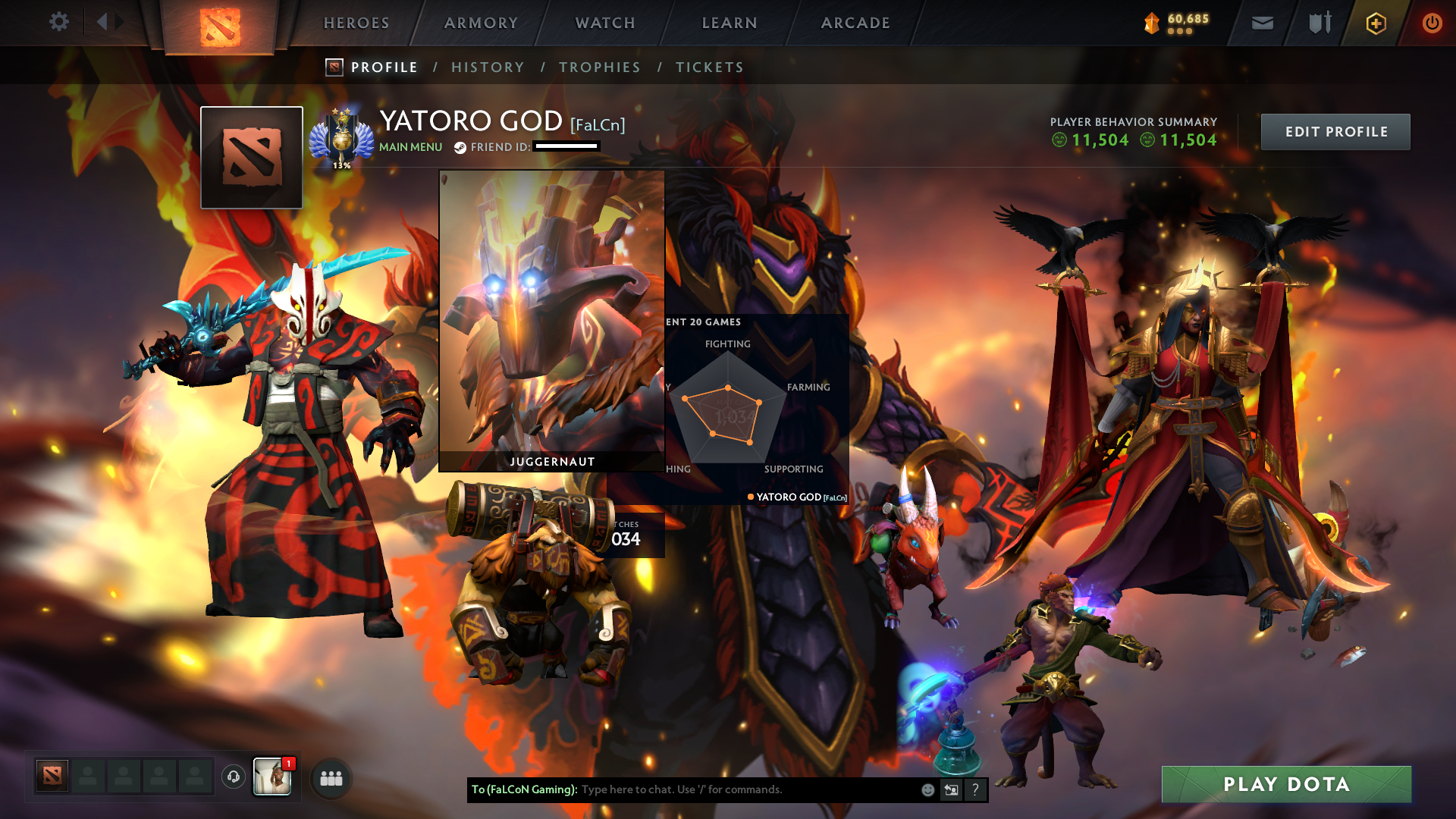Click the power/disconnect icon
Viewport: 1456px width, 819px height.
pyautogui.click(x=1432, y=23)
